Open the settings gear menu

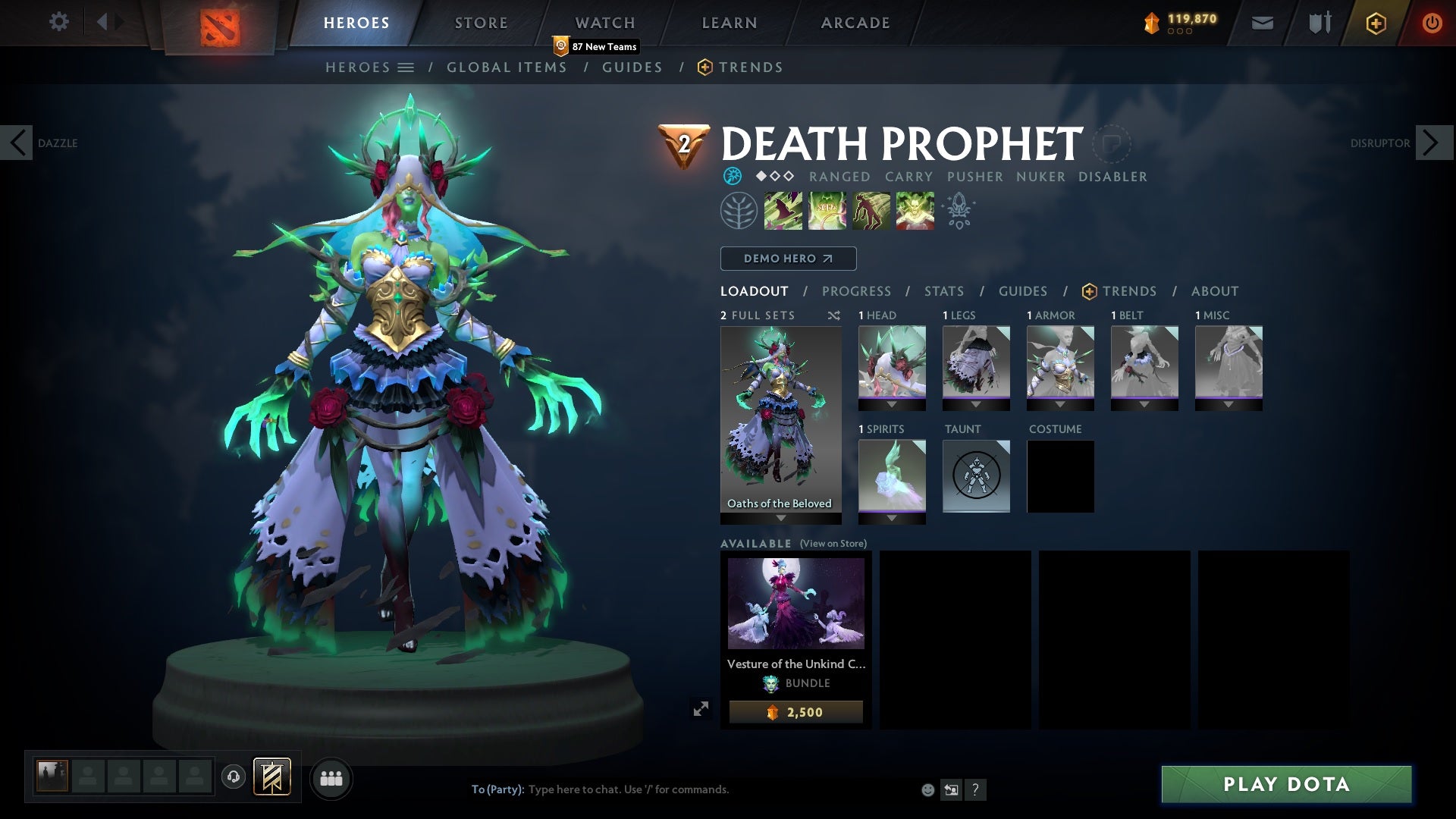tap(58, 22)
